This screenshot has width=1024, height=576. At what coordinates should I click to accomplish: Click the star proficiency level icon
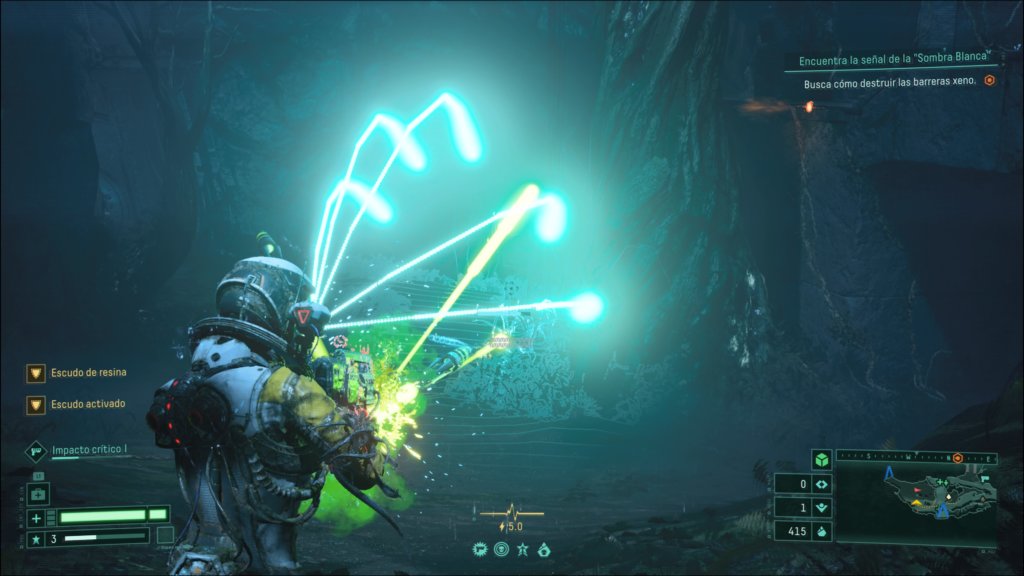point(36,538)
